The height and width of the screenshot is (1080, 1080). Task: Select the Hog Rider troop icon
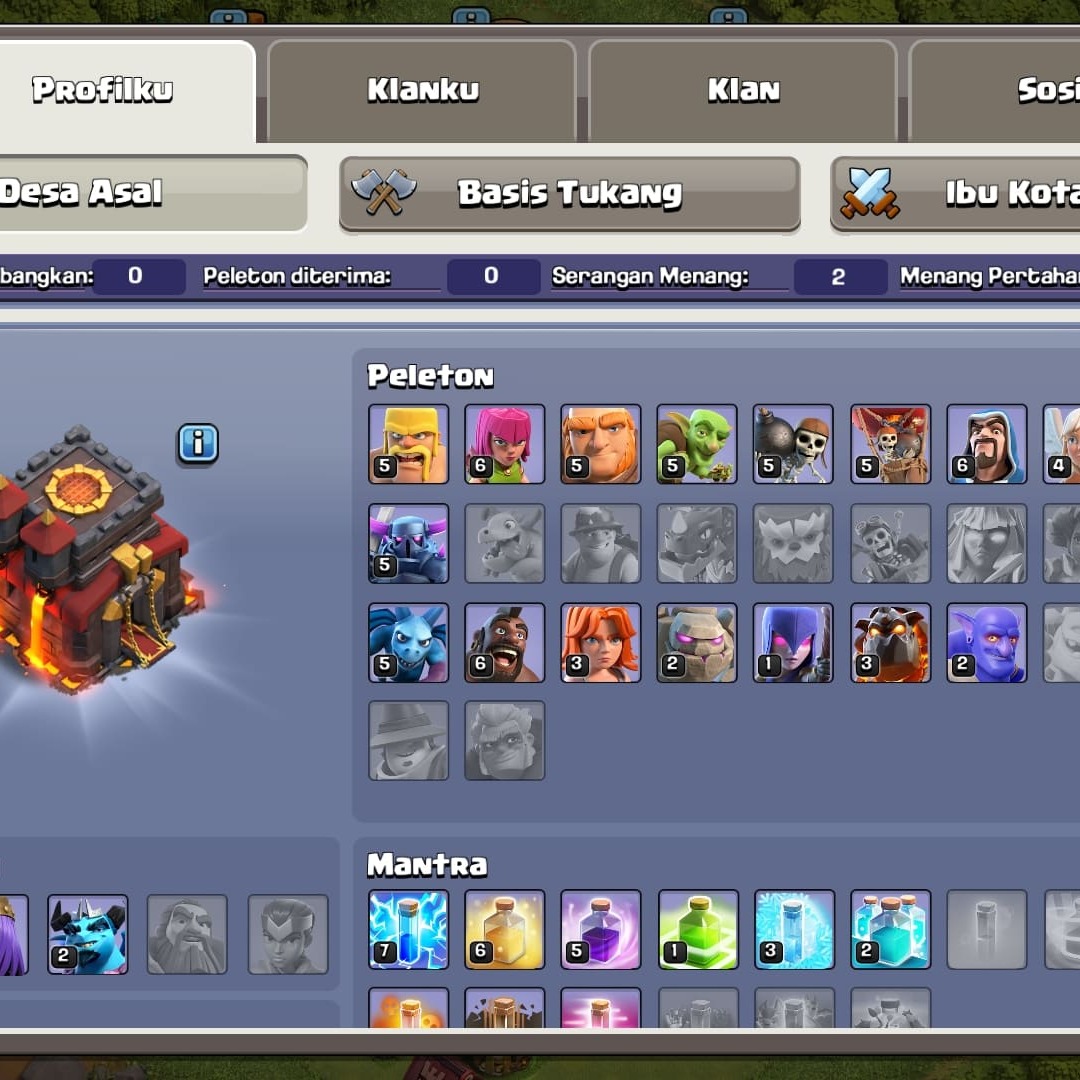(504, 642)
